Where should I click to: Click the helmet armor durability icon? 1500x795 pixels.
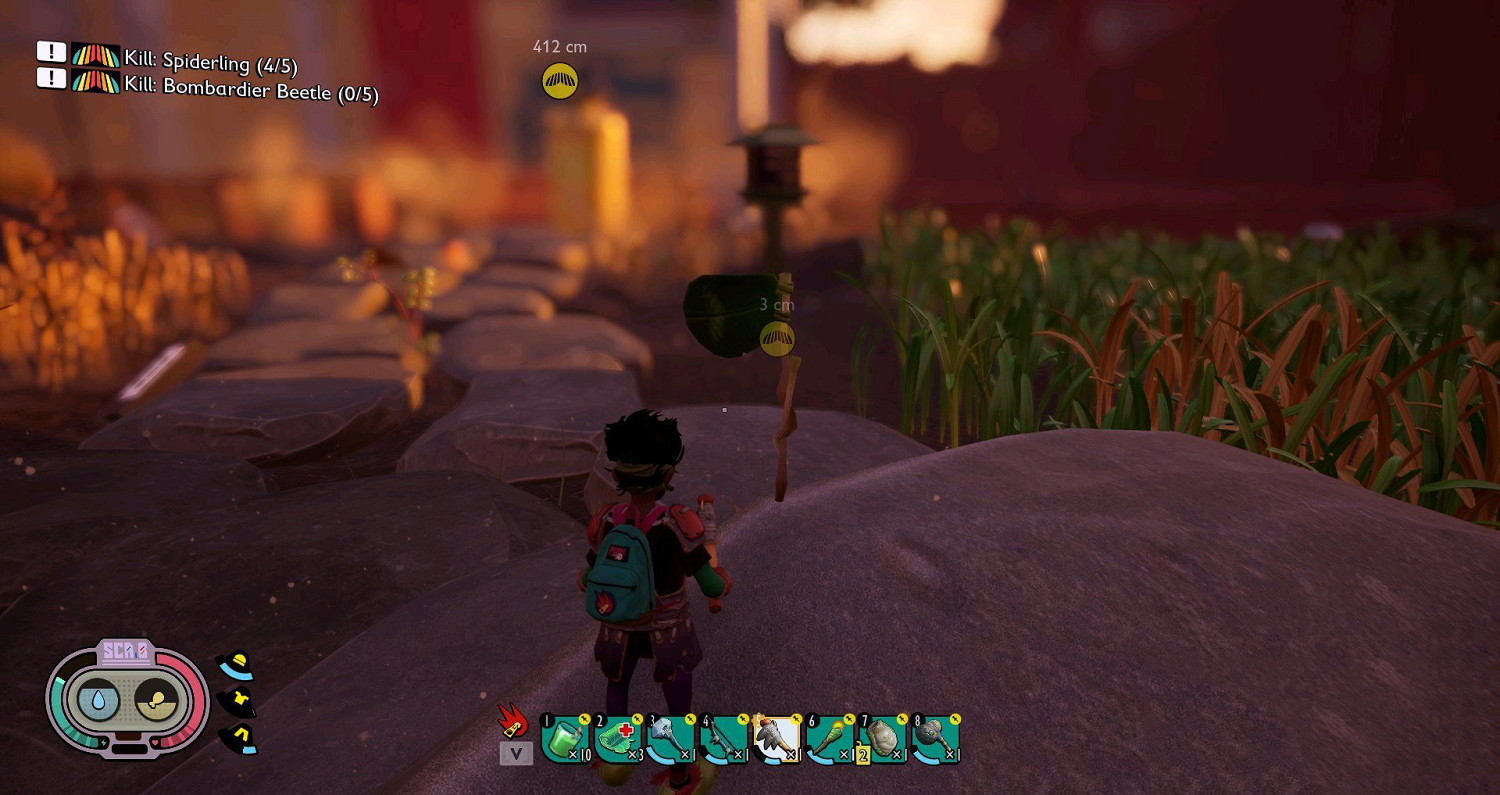(x=236, y=666)
